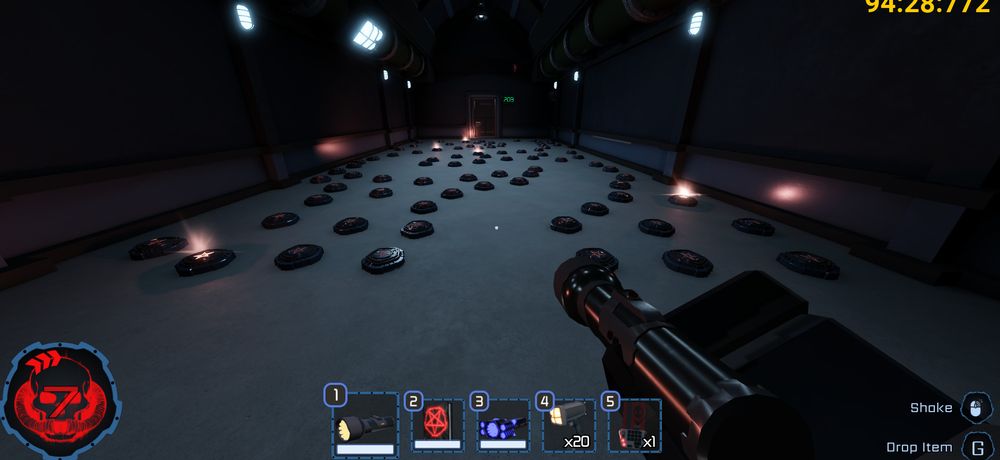Select the flashlight in hotbar slot 1

pyautogui.click(x=365, y=427)
